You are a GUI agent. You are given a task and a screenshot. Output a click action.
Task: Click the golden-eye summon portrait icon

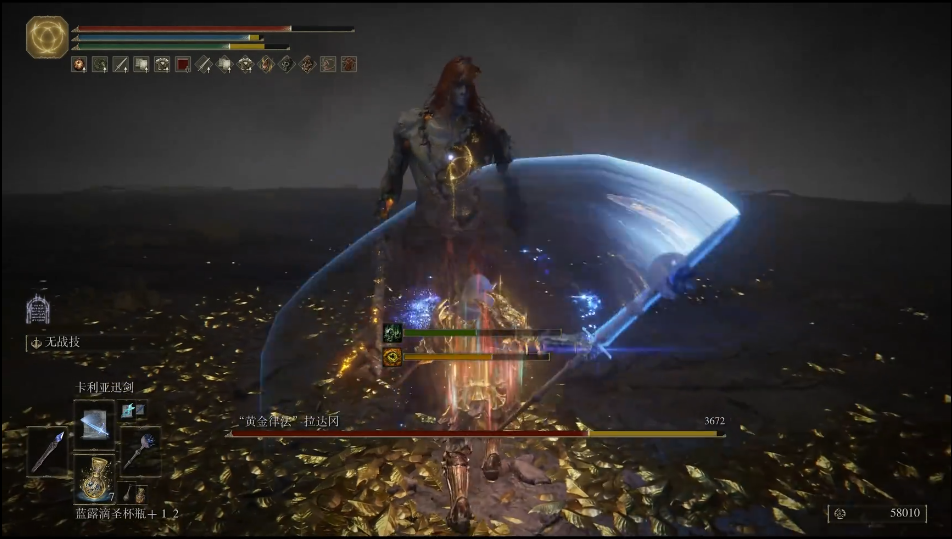pos(392,356)
